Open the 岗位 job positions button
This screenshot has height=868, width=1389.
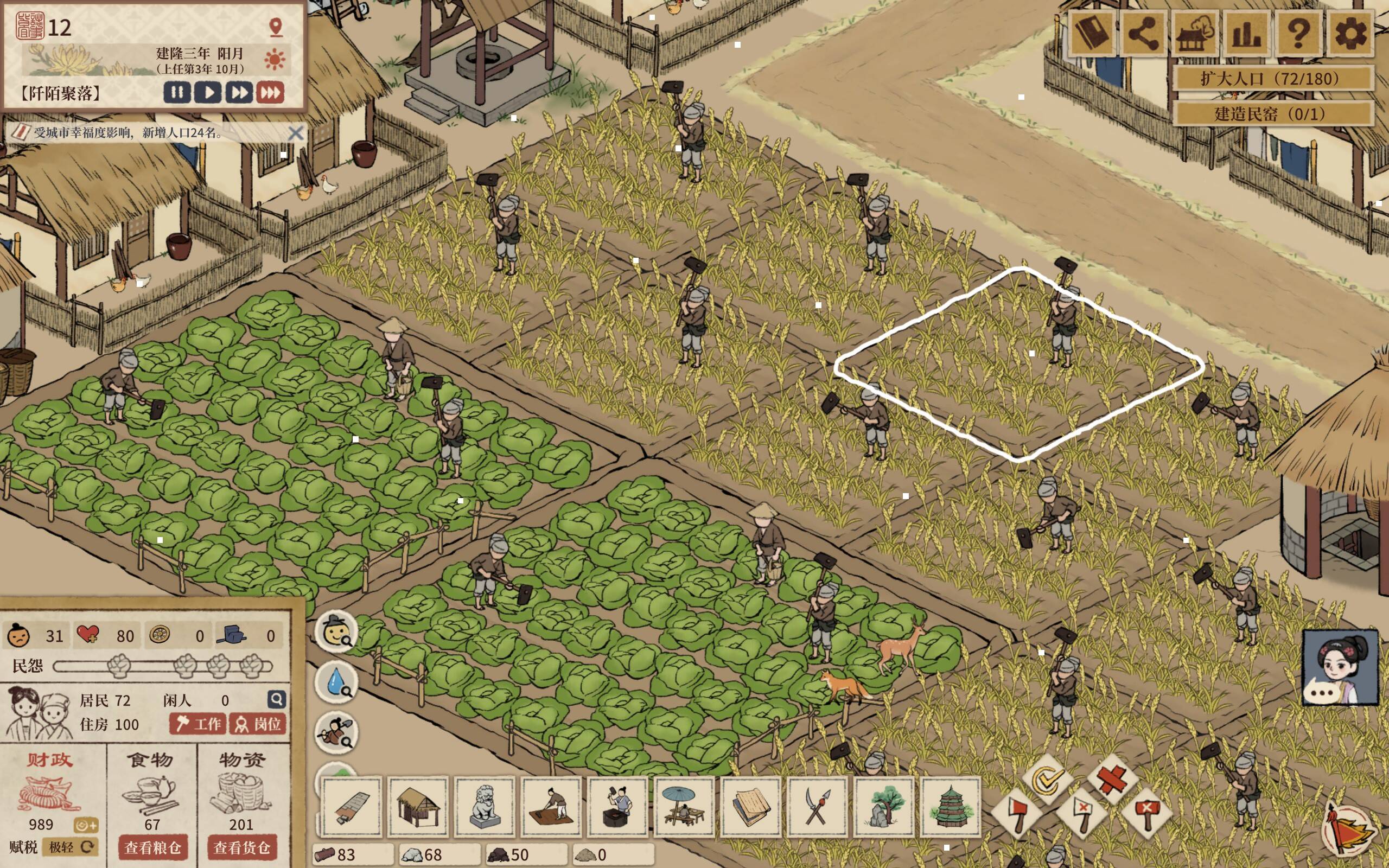point(258,724)
